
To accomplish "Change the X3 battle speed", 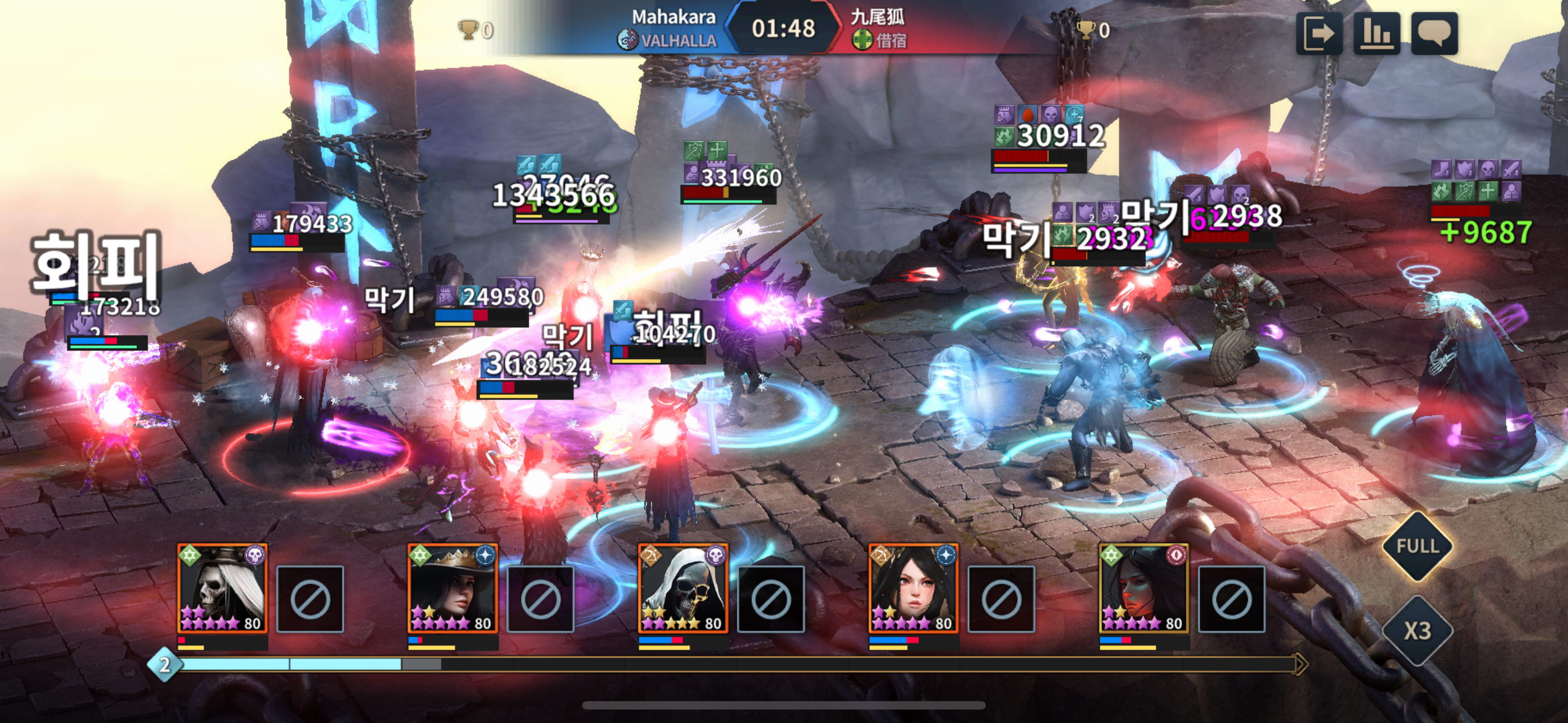I will click(x=1417, y=631).
